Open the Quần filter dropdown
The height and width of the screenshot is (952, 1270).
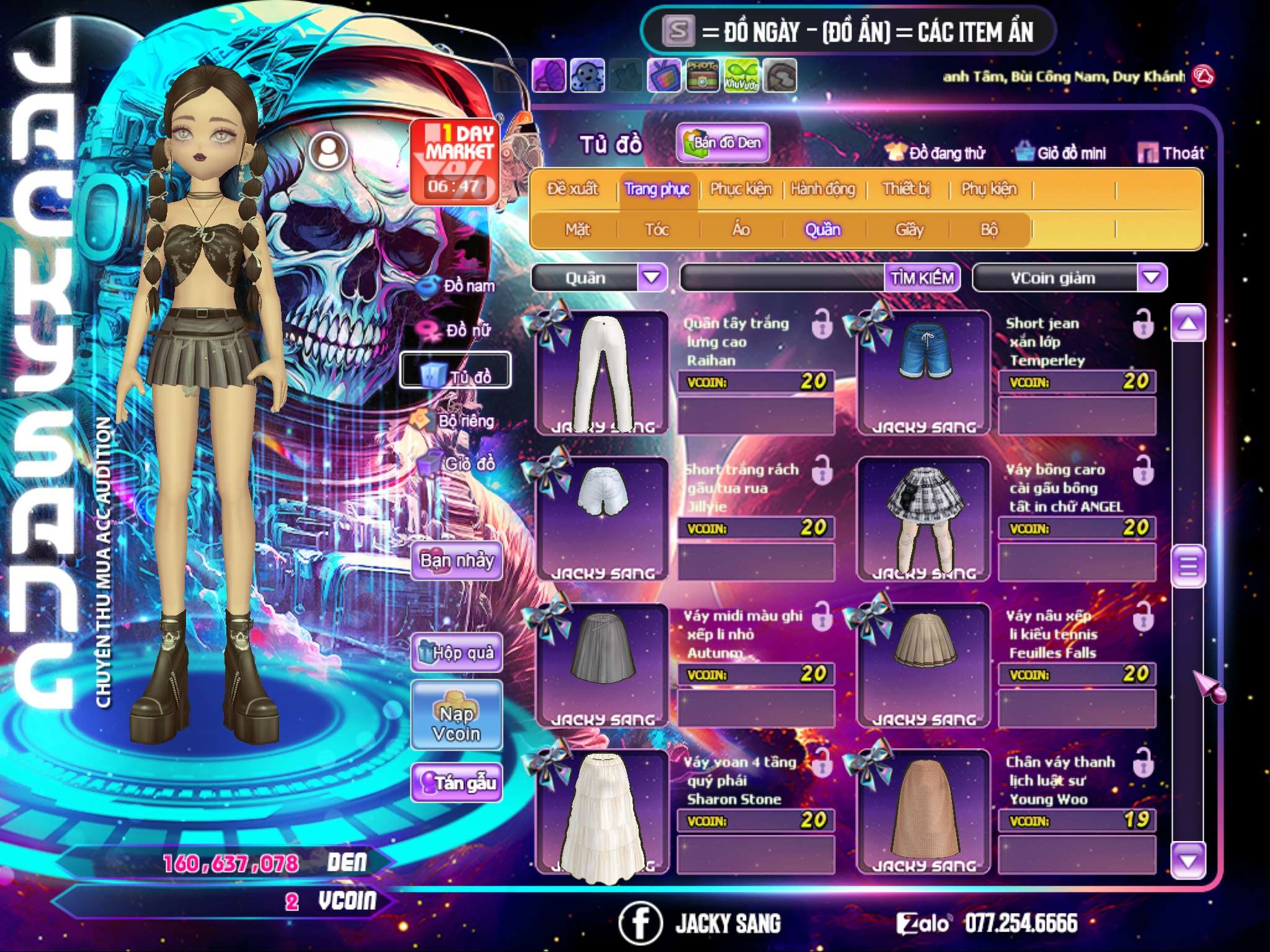coord(652,278)
